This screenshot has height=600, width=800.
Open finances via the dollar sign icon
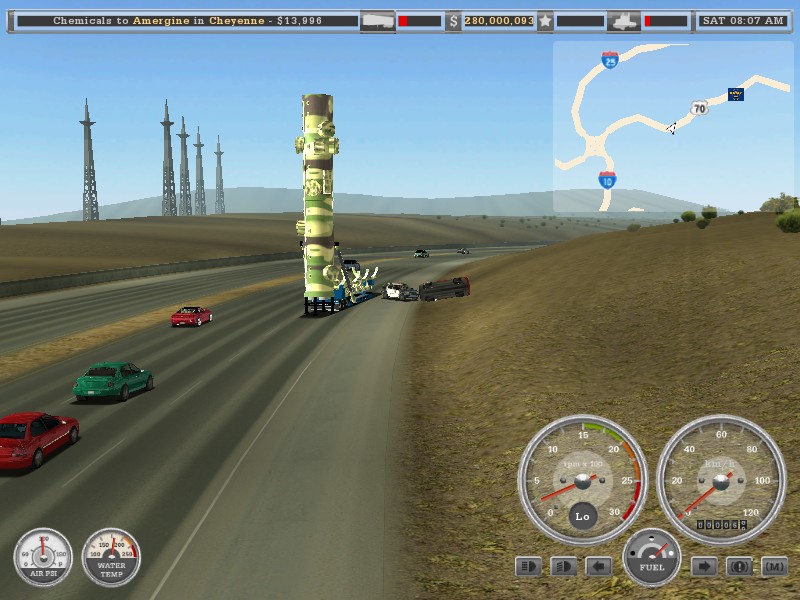pos(453,20)
